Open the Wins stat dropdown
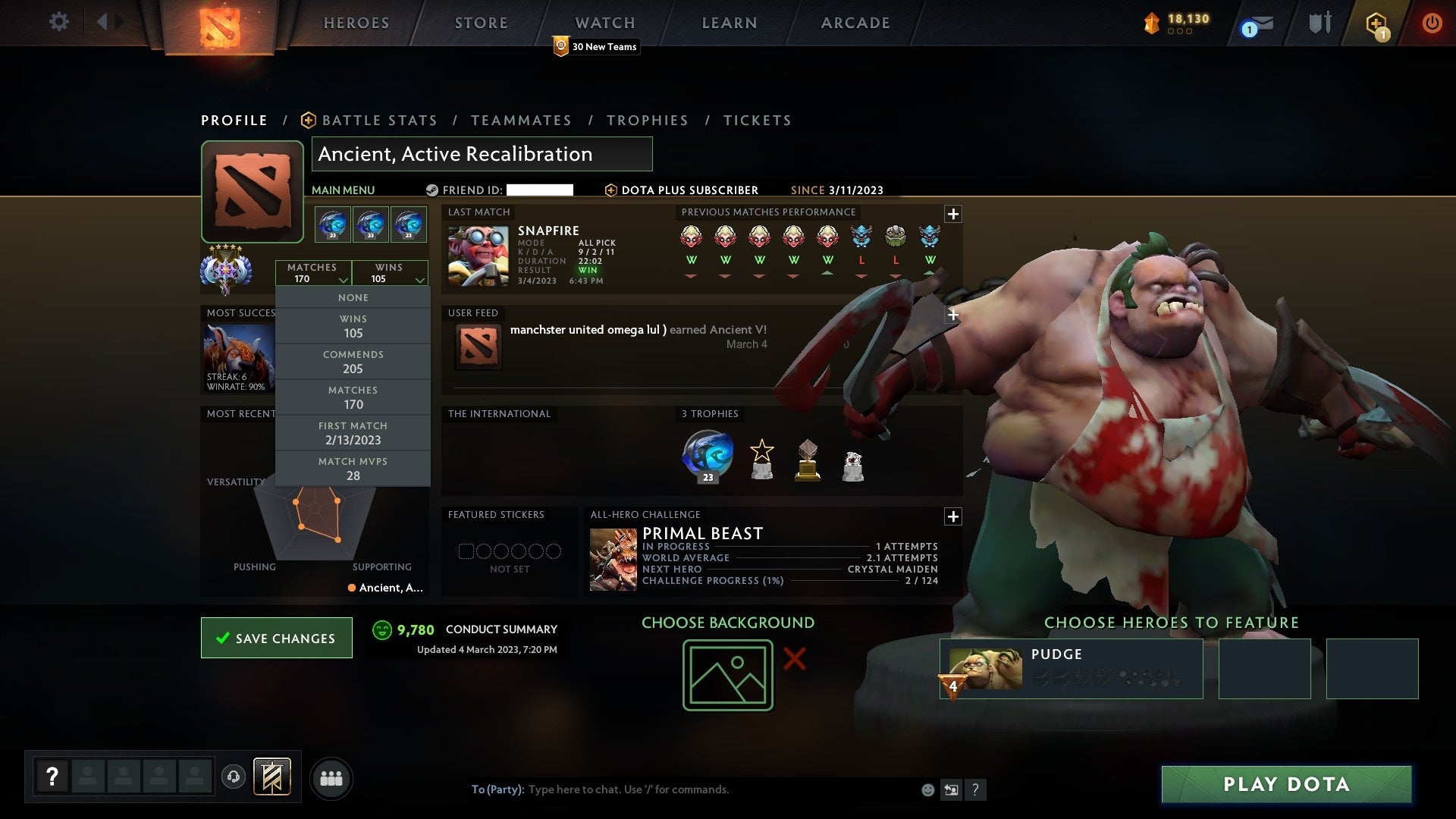Screen dimensions: 1456x819 pos(390,273)
